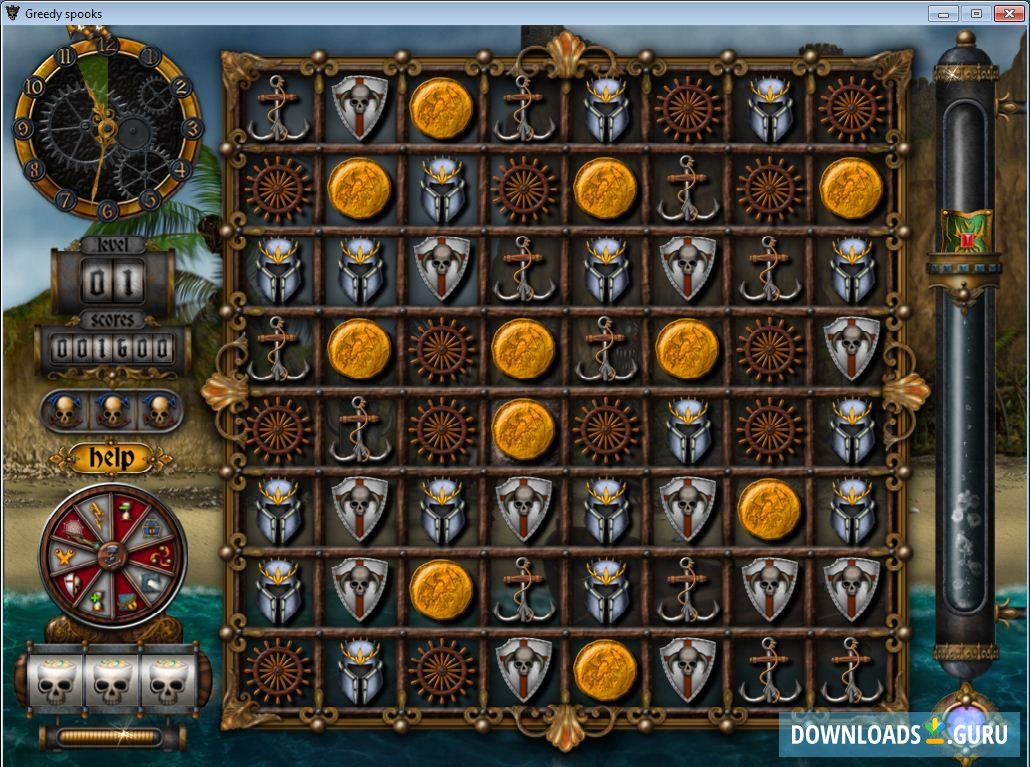The width and height of the screenshot is (1030, 767).
Task: Close the Greedy spooks window
Action: (1007, 13)
